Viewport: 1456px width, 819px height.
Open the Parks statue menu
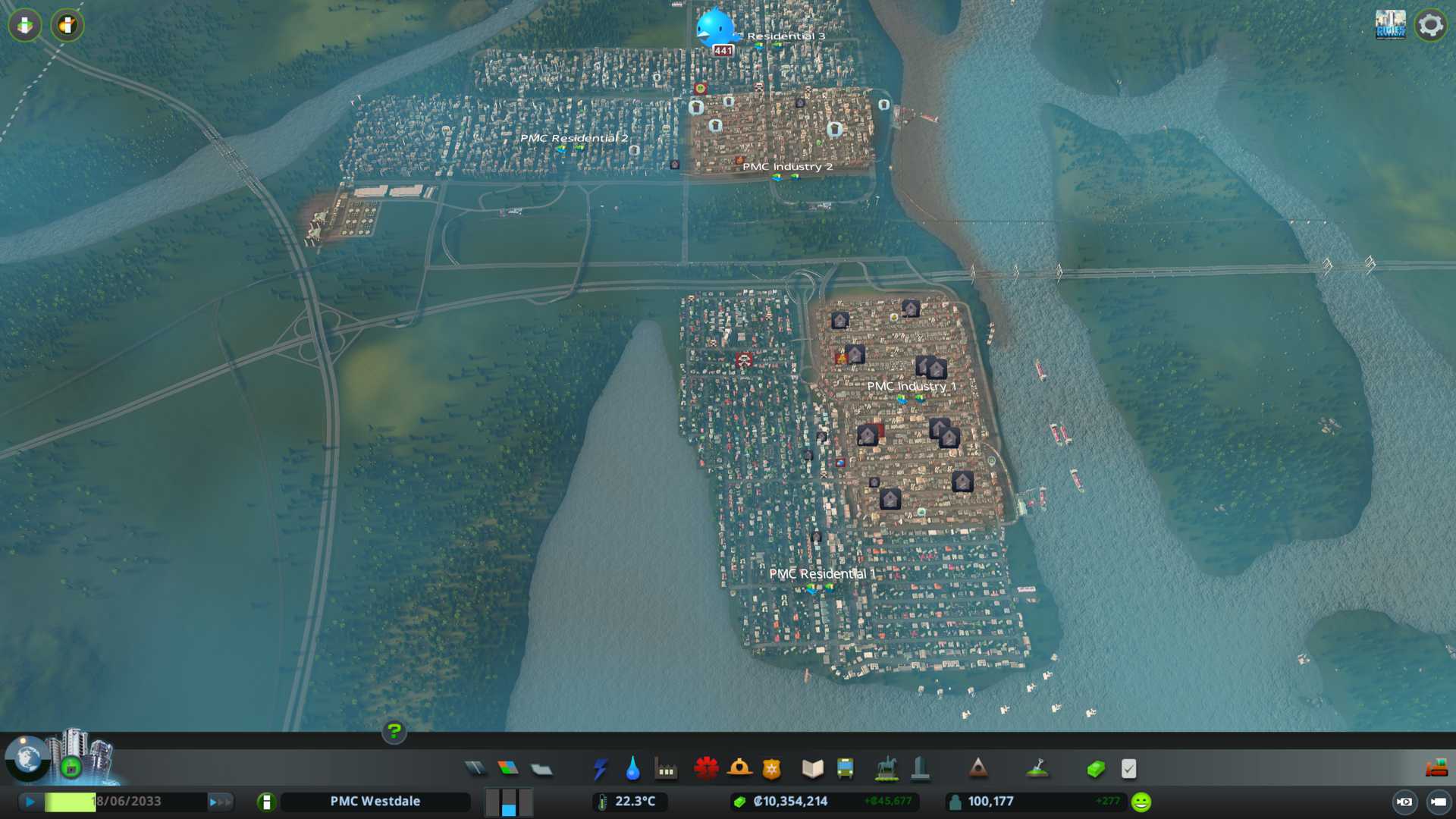point(886,769)
